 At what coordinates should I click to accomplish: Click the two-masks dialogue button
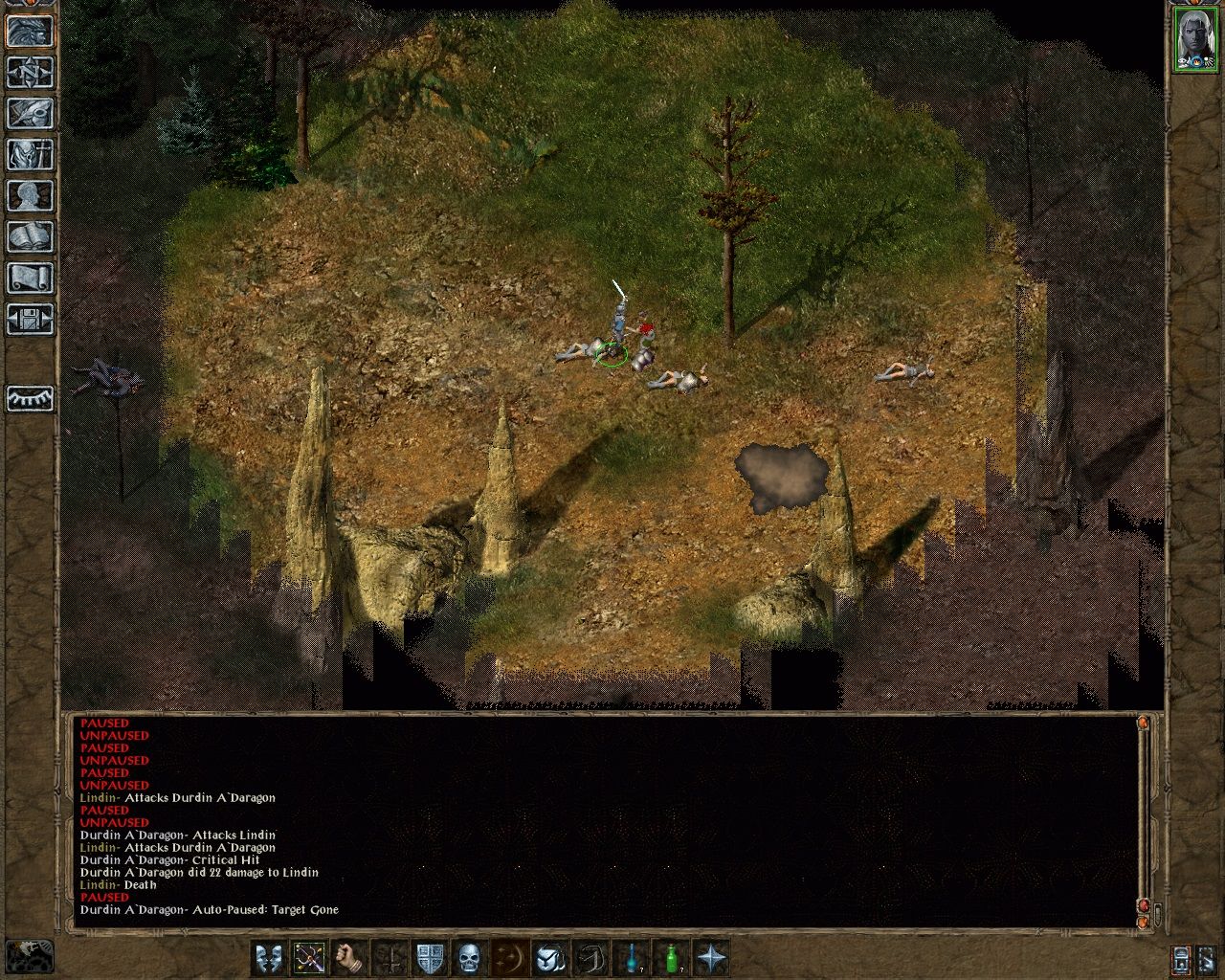click(269, 958)
